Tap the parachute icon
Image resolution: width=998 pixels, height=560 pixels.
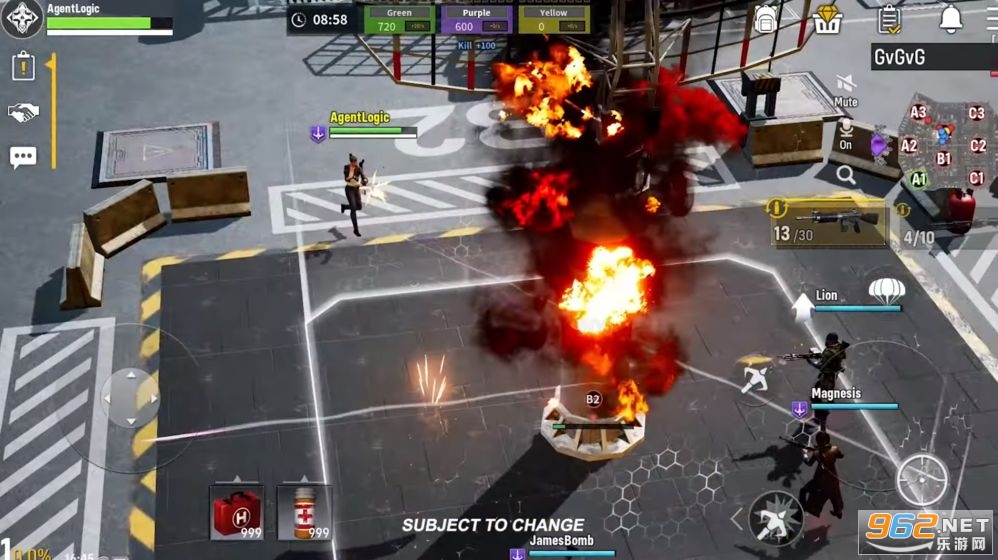(886, 291)
